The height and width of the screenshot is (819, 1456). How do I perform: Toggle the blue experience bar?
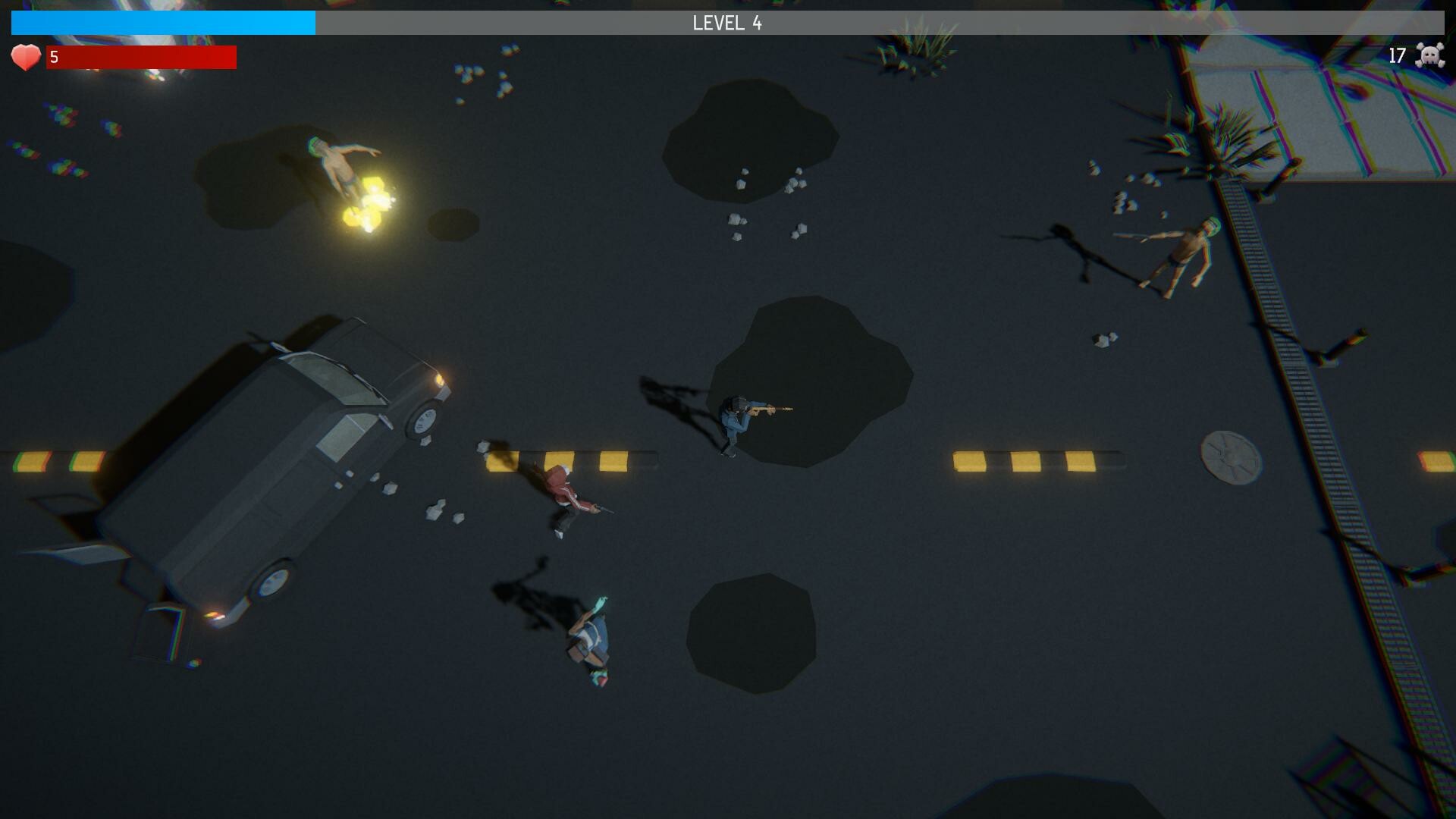click(x=163, y=24)
